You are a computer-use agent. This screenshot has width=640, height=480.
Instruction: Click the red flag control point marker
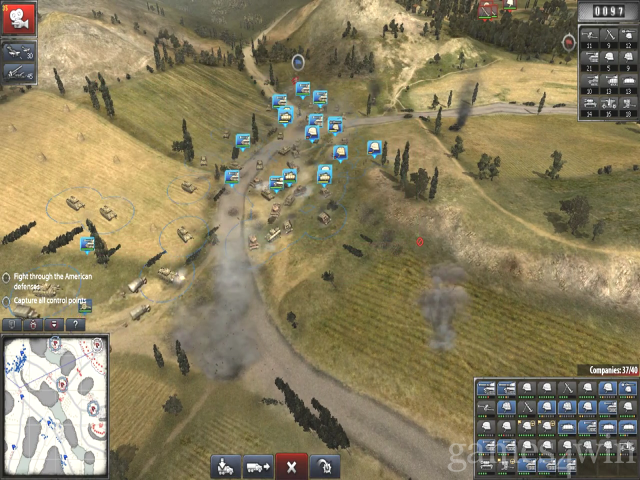tap(420, 242)
